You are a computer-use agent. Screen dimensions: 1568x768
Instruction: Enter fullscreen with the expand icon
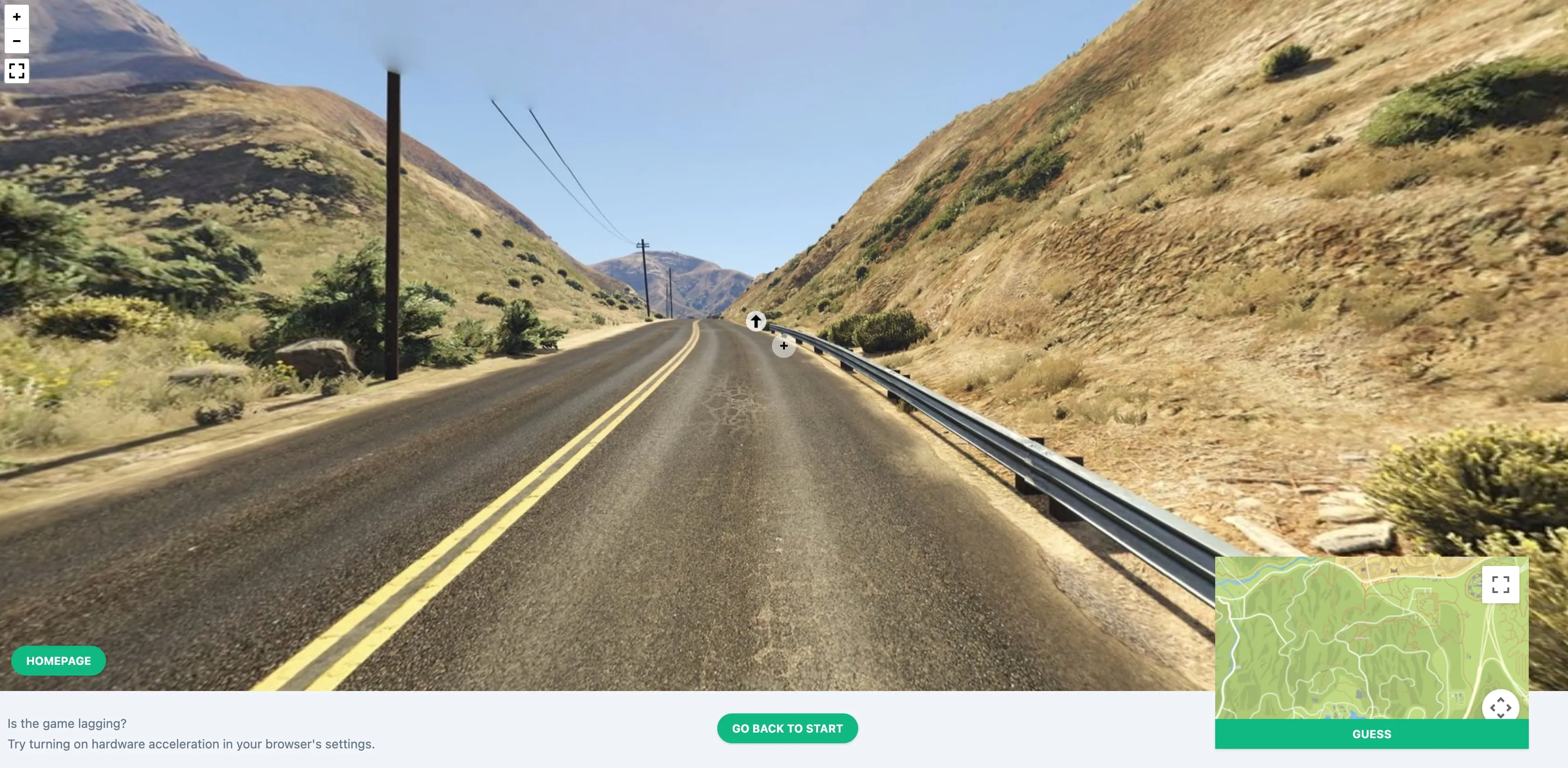(x=16, y=71)
